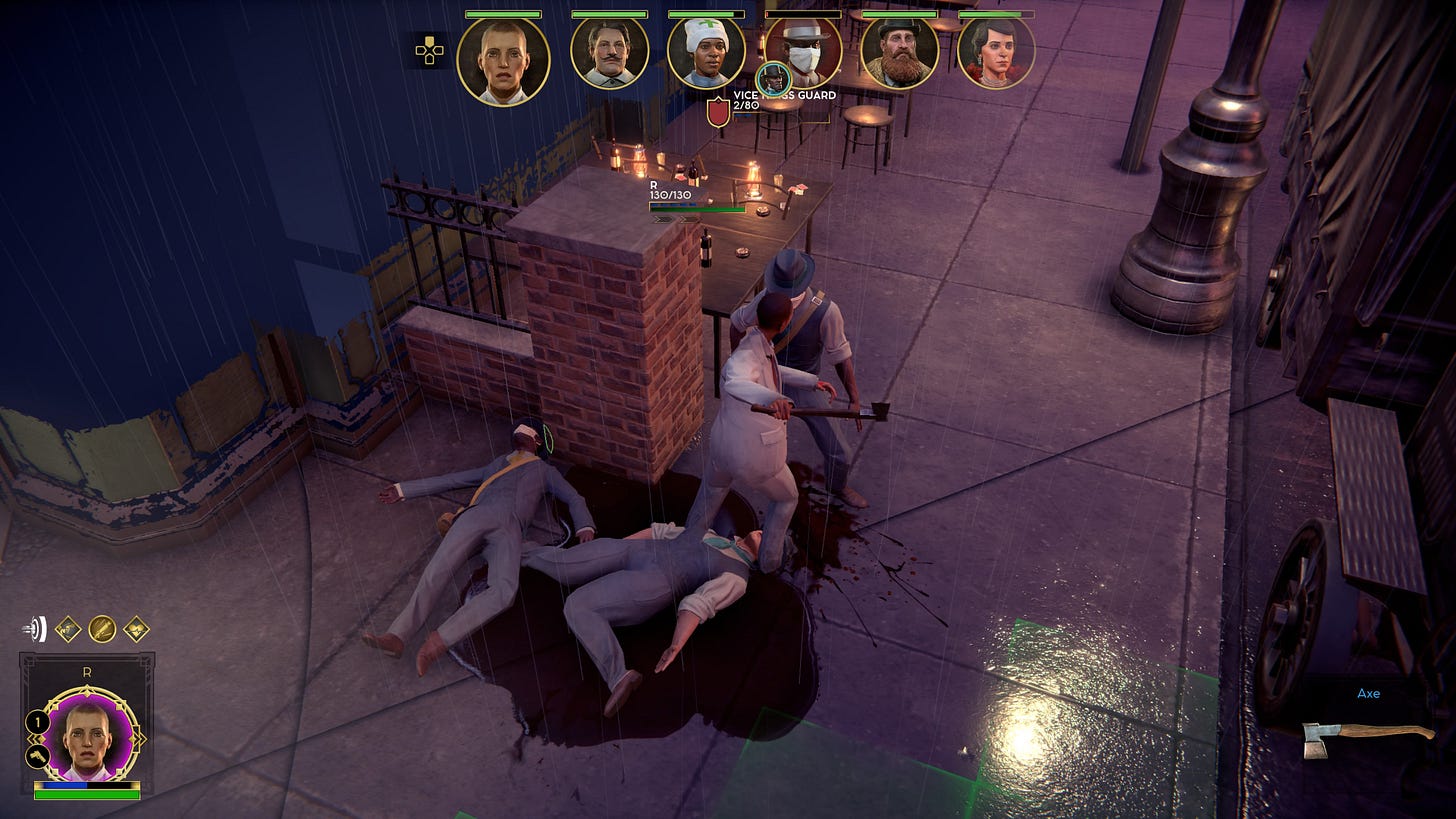The height and width of the screenshot is (819, 1456).
Task: Select the bearded man in bowler hat
Action: pos(899,55)
